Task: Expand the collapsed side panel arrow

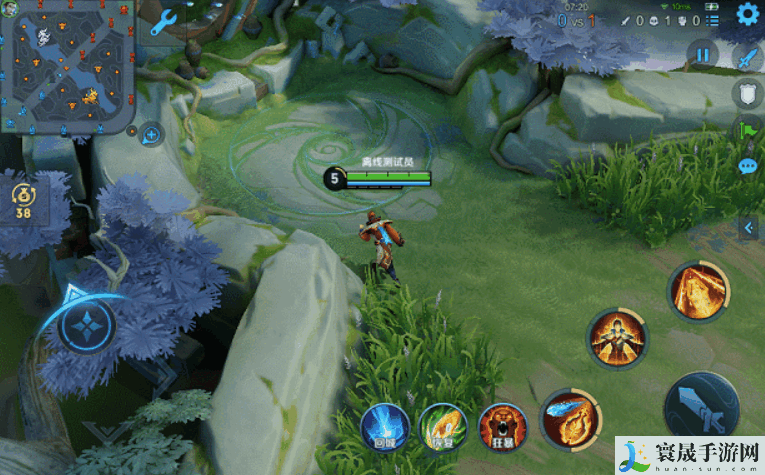Action: click(749, 229)
